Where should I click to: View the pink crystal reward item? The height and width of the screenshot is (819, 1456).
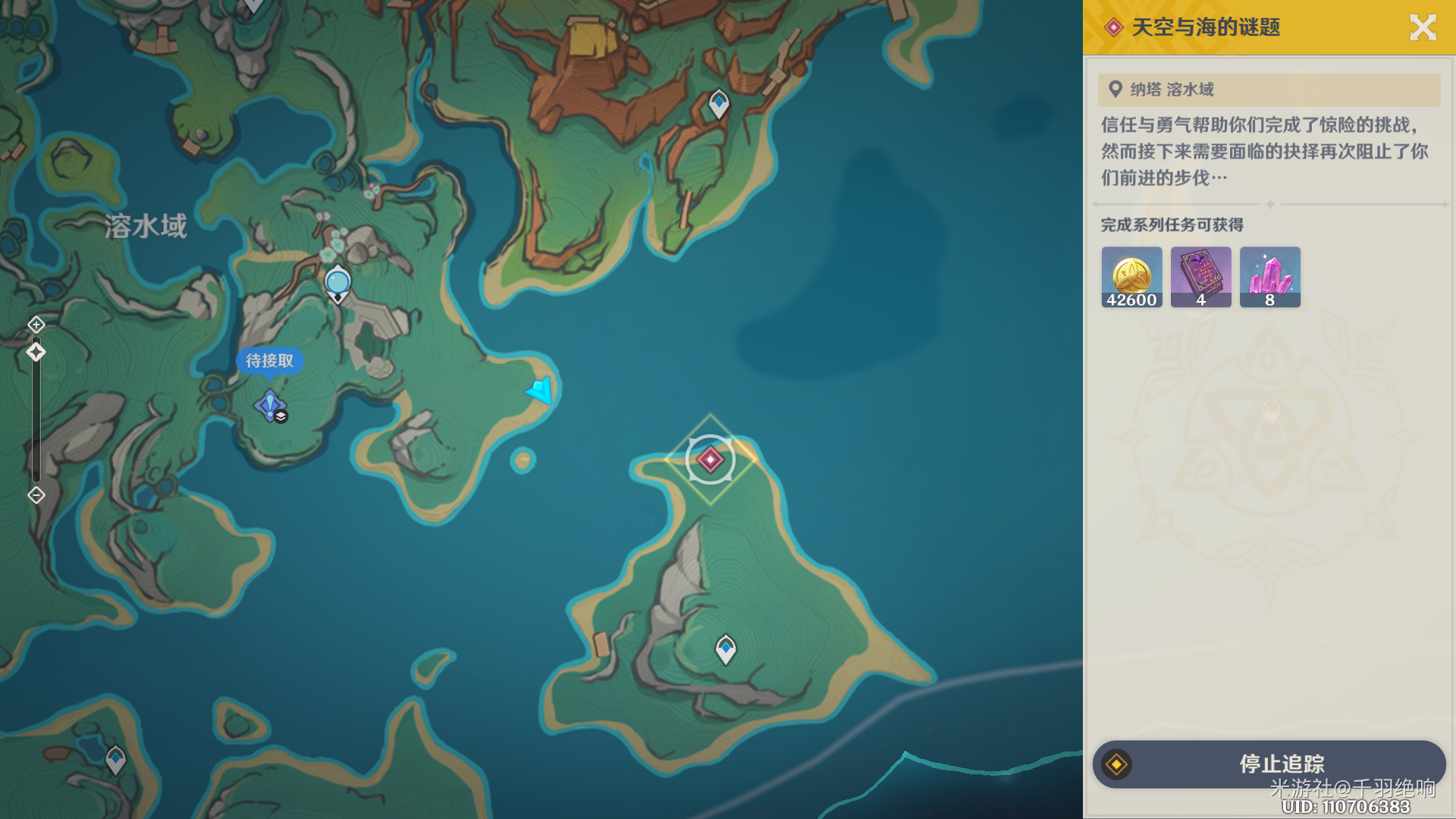tap(1269, 277)
